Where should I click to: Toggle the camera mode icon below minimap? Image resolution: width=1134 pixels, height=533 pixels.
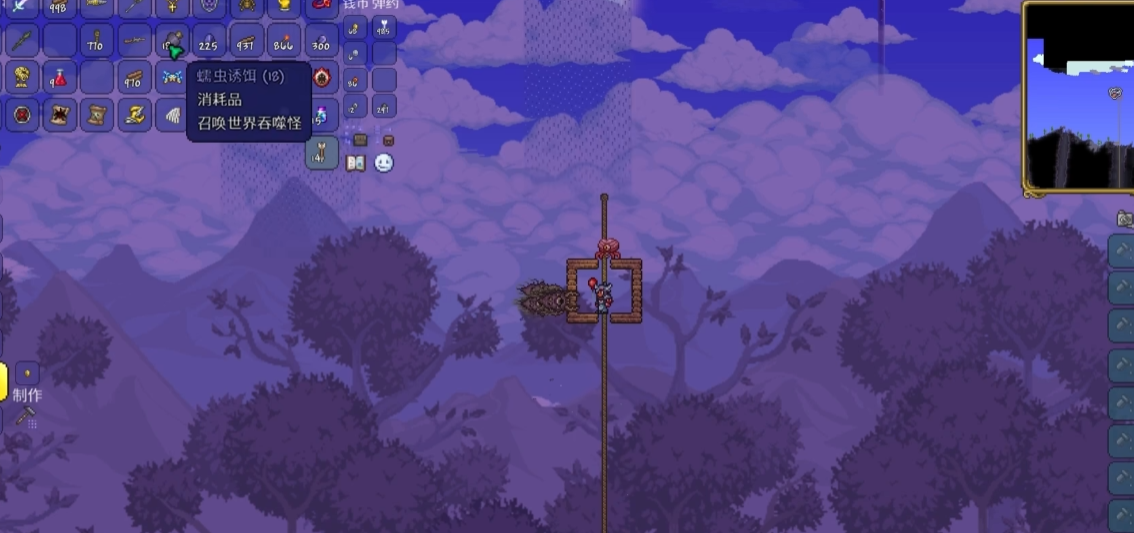point(1124,218)
